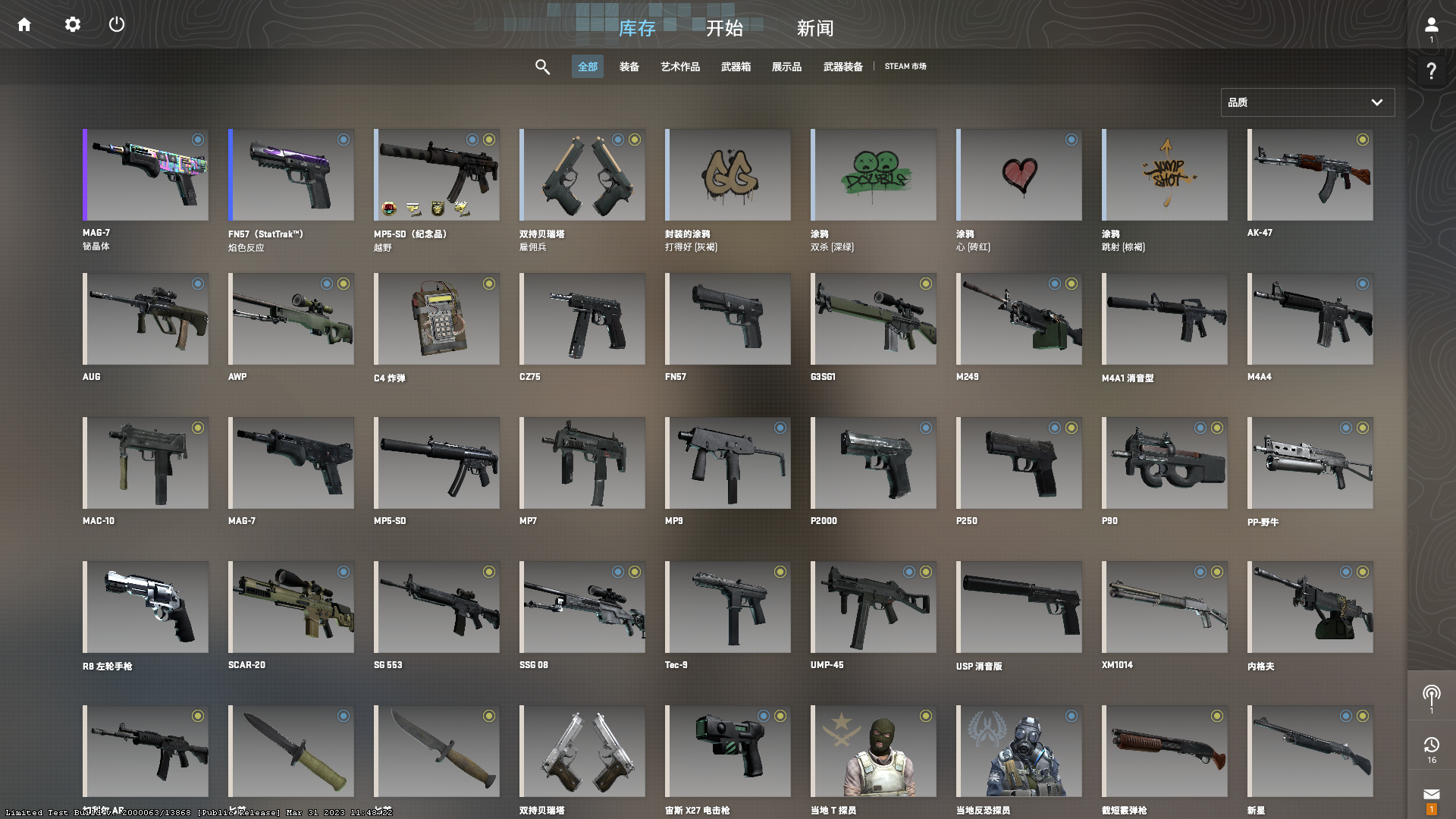Toggle the T-side indicator on the AWP card

tap(344, 284)
